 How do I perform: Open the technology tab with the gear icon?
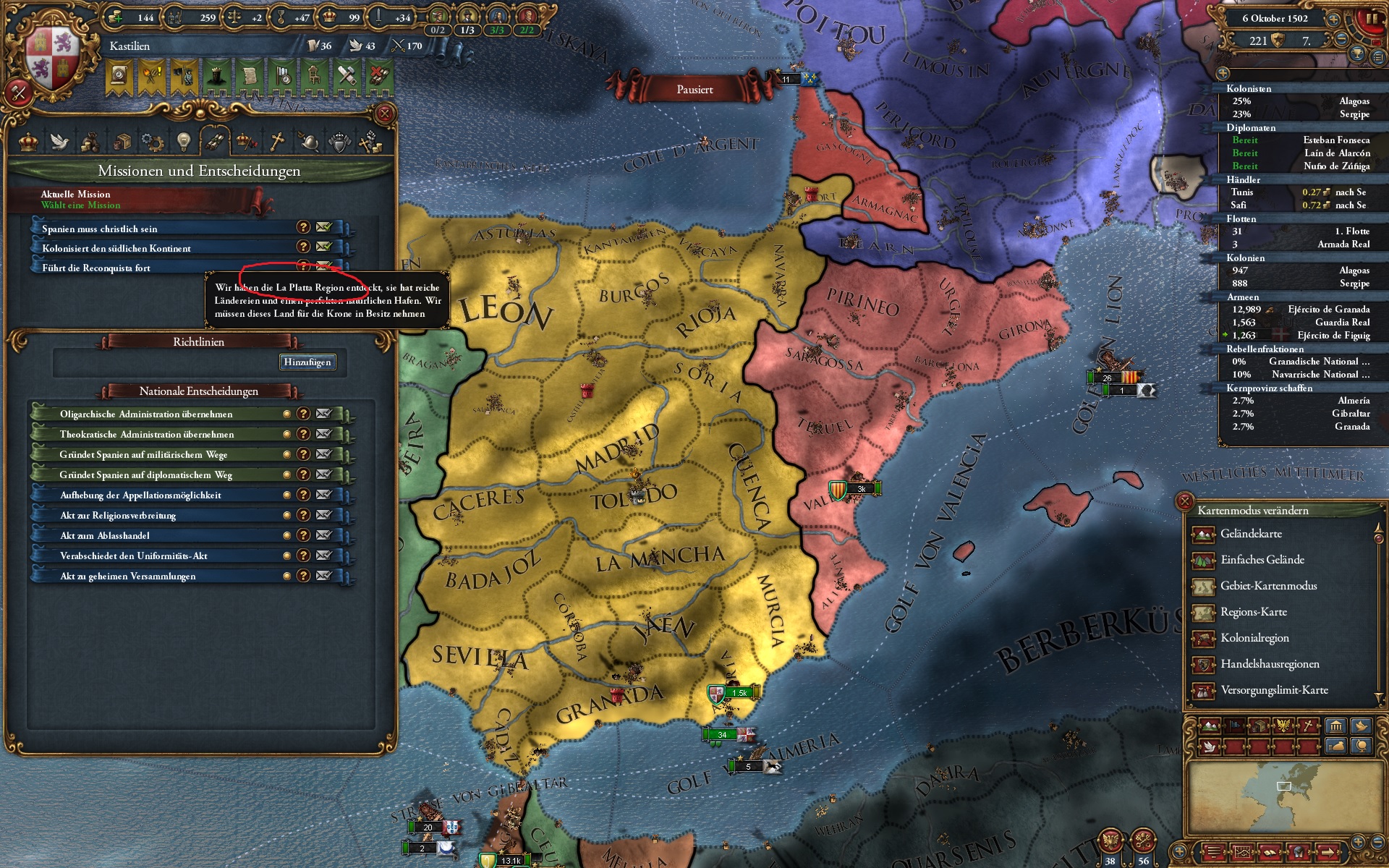pos(152,142)
